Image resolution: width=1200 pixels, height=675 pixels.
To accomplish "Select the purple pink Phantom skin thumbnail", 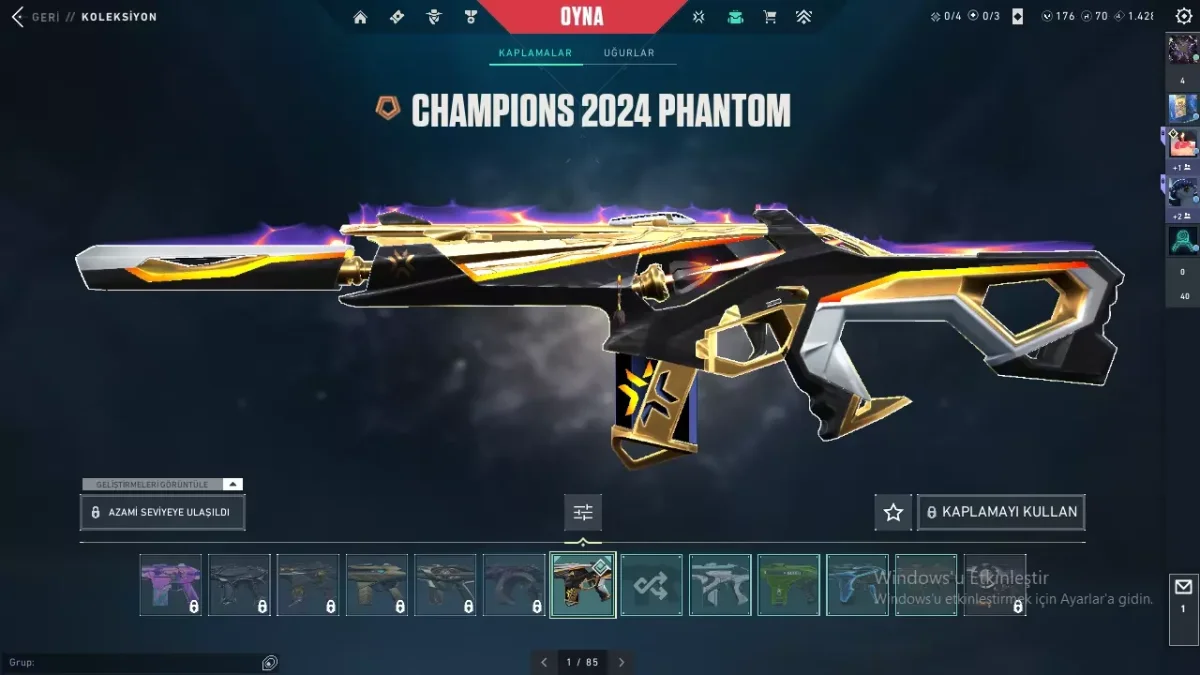I will point(170,584).
